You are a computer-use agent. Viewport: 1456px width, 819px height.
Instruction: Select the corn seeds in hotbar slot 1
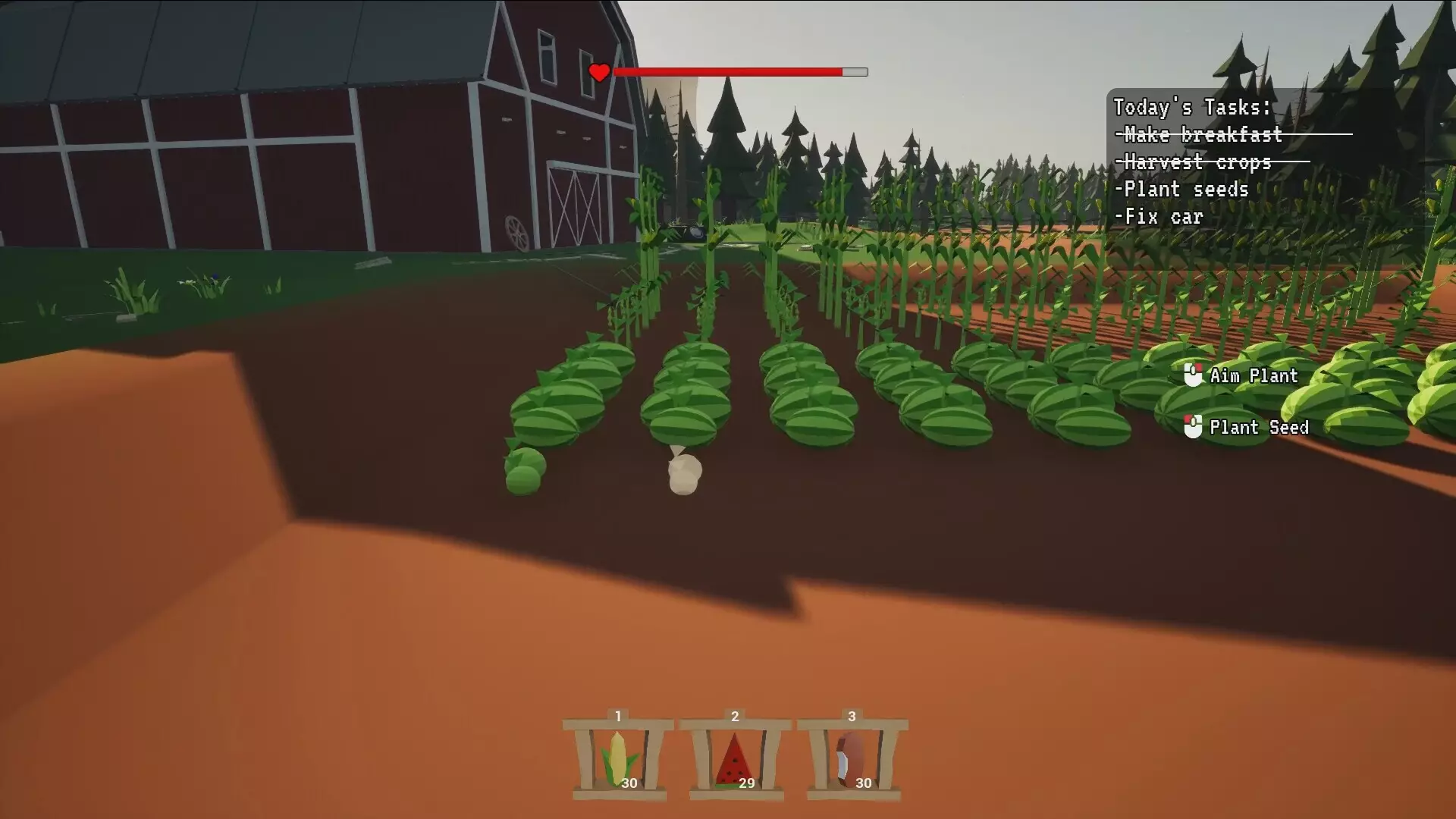(x=618, y=758)
